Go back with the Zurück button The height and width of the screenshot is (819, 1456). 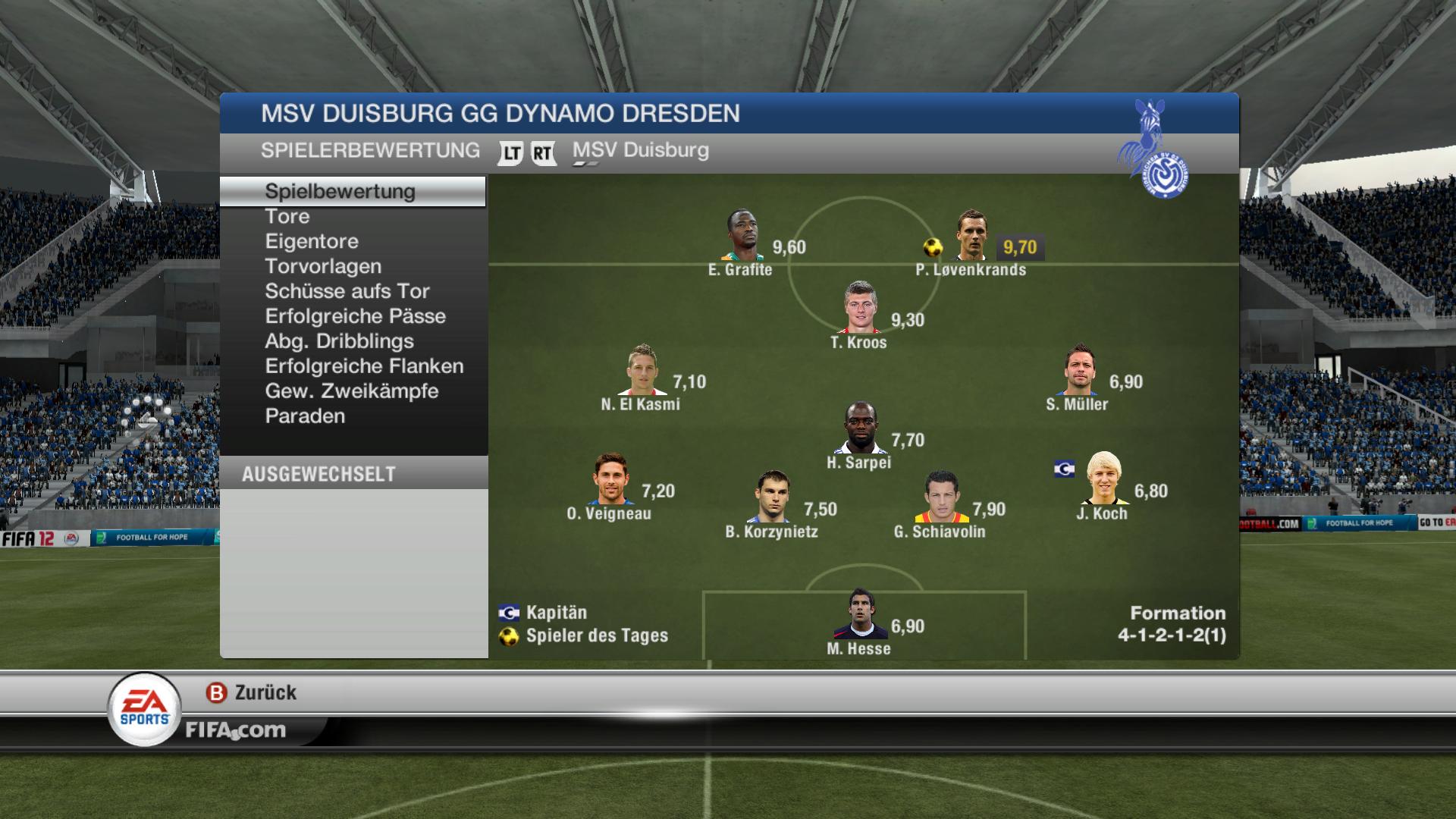point(252,693)
